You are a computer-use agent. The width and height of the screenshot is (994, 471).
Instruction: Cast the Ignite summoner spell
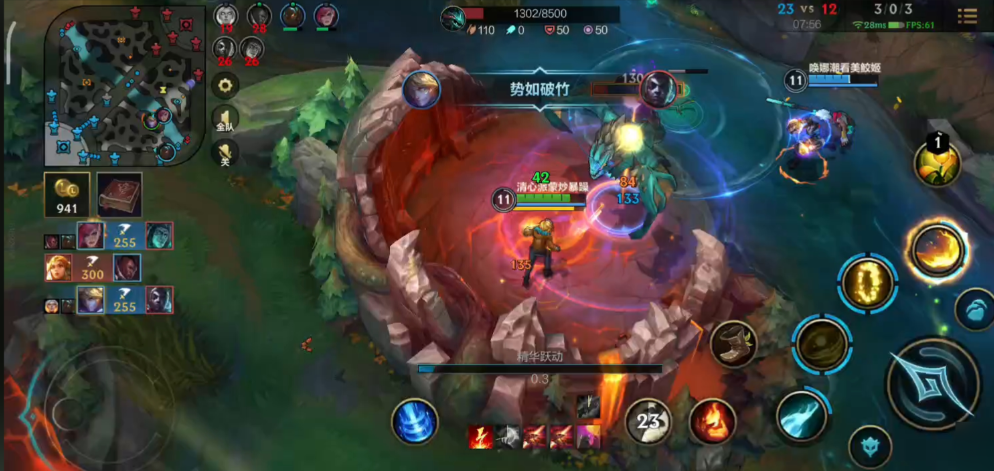click(712, 420)
